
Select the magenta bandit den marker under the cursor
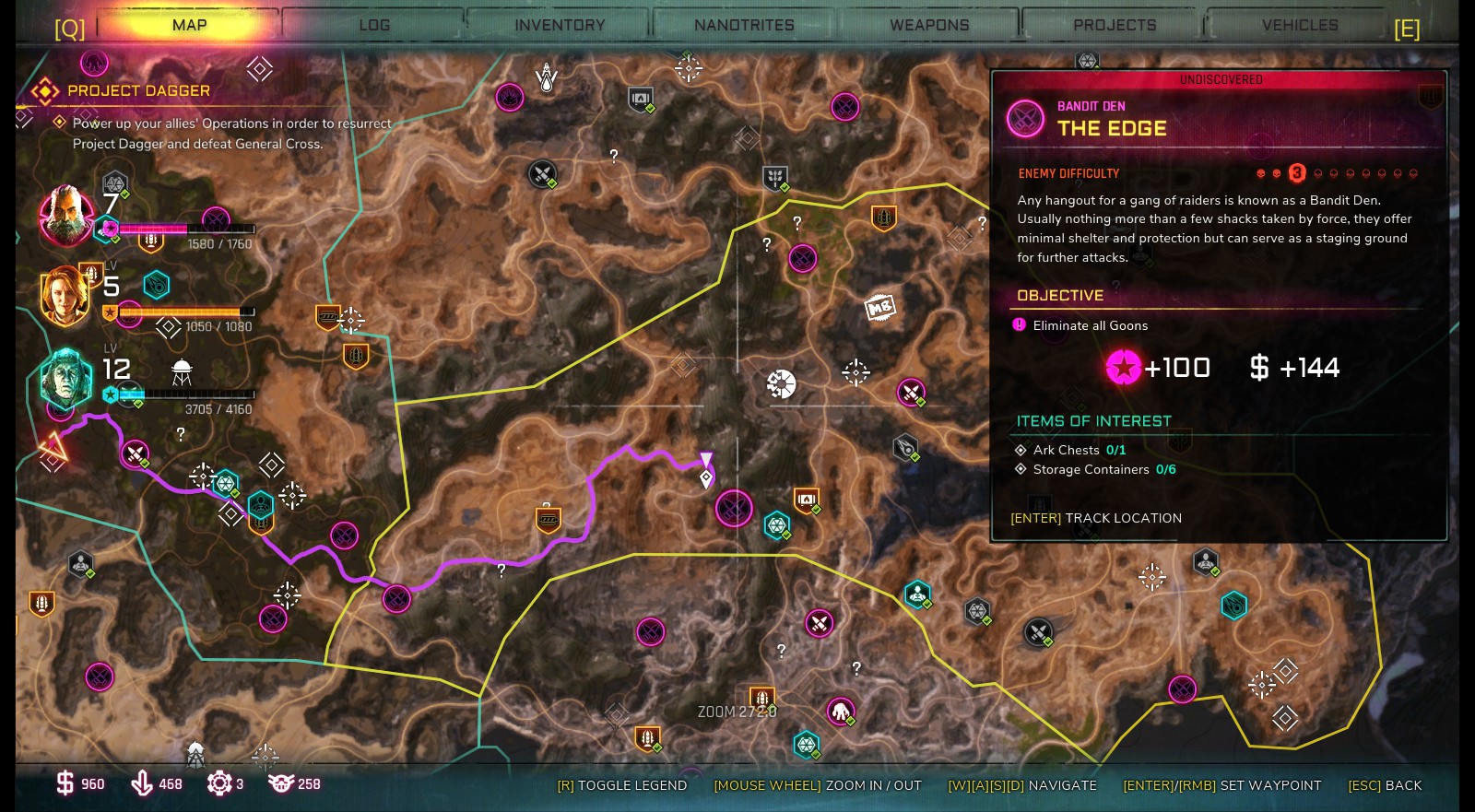click(x=735, y=508)
